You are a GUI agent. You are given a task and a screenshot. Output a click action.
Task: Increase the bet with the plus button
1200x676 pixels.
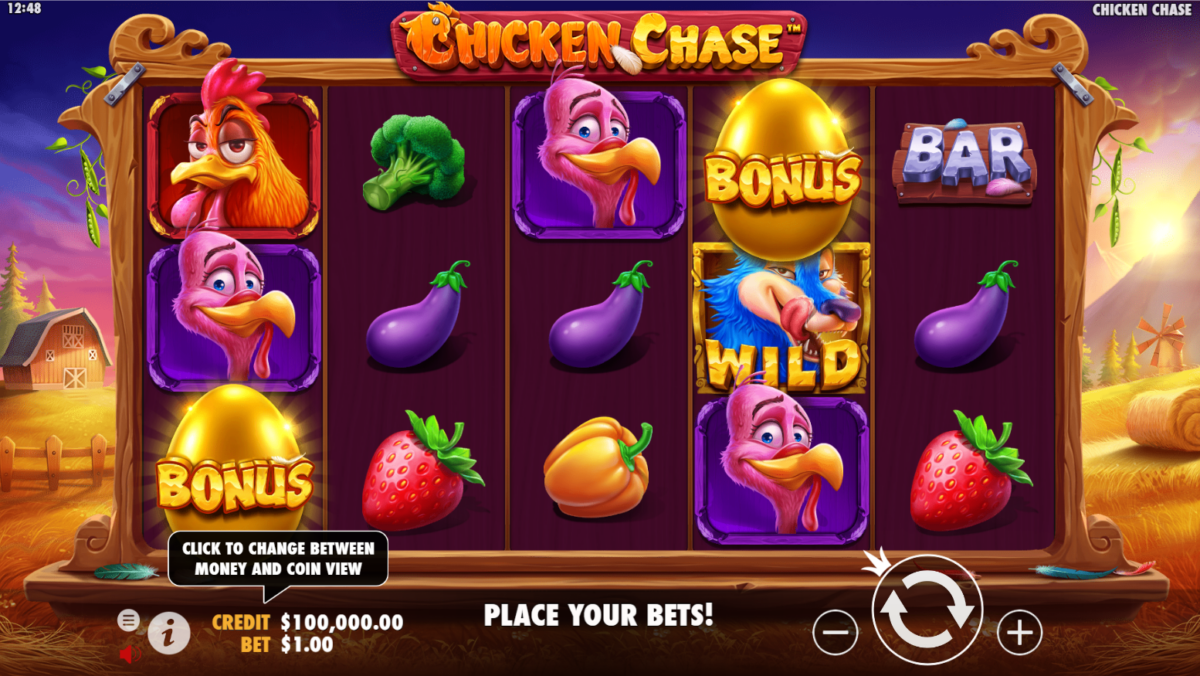[x=1019, y=632]
